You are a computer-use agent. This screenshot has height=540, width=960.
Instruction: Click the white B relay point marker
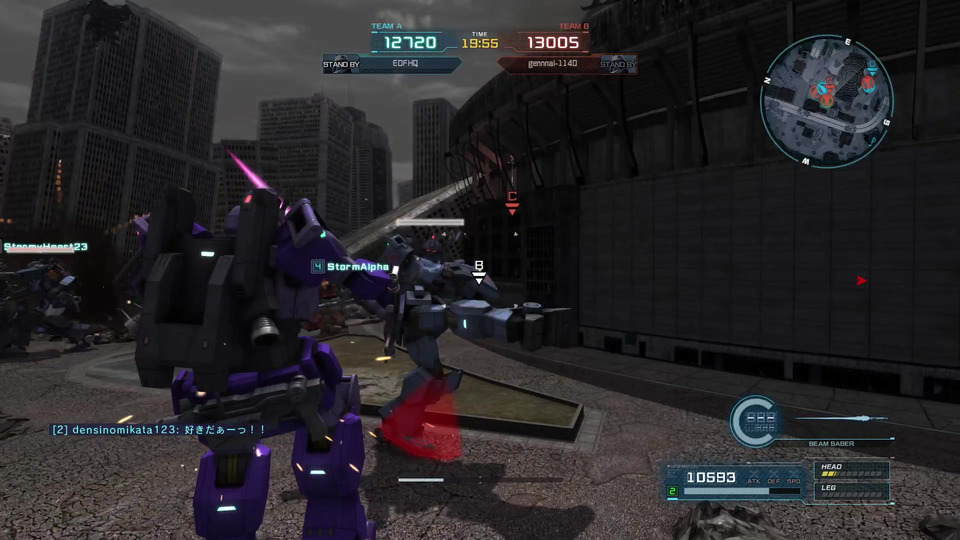pos(479,269)
